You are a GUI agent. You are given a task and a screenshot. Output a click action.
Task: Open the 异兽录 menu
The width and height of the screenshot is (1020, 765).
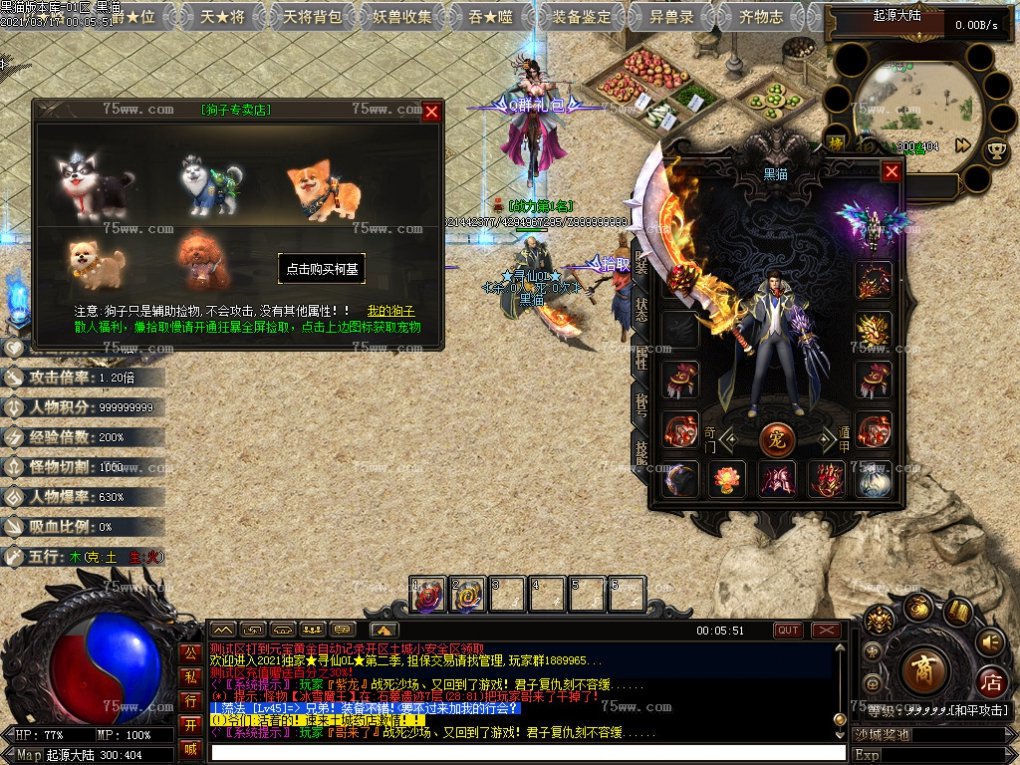click(673, 16)
